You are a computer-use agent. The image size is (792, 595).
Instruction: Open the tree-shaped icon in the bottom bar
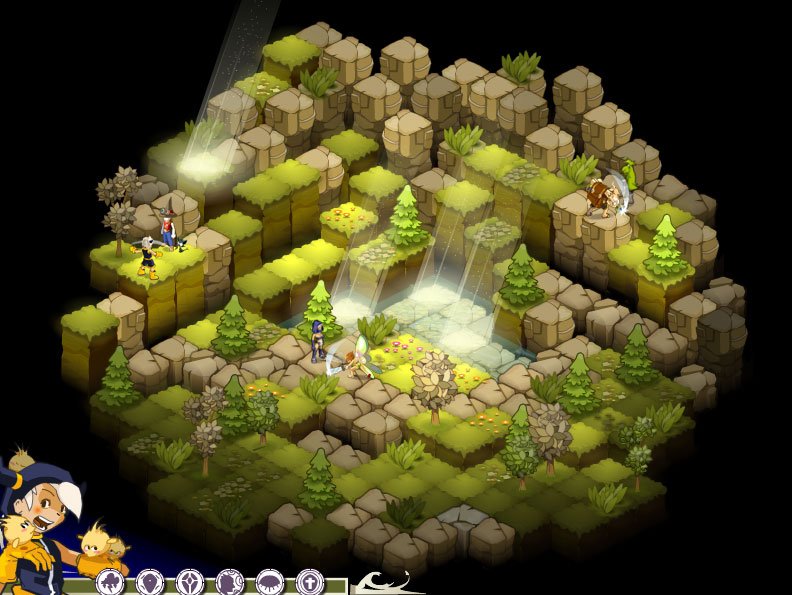110,582
